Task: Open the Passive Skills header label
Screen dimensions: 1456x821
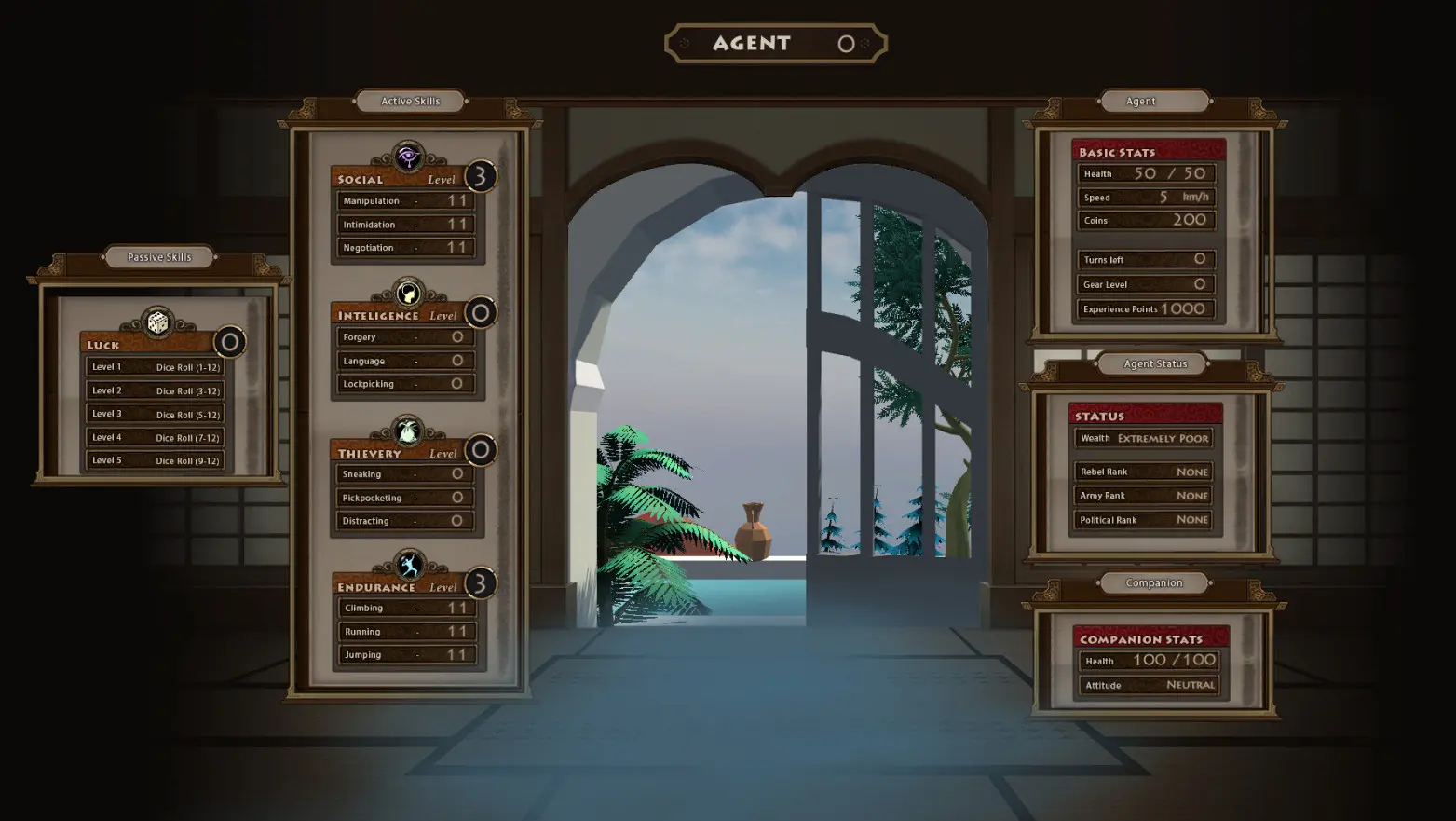Action: click(x=159, y=257)
